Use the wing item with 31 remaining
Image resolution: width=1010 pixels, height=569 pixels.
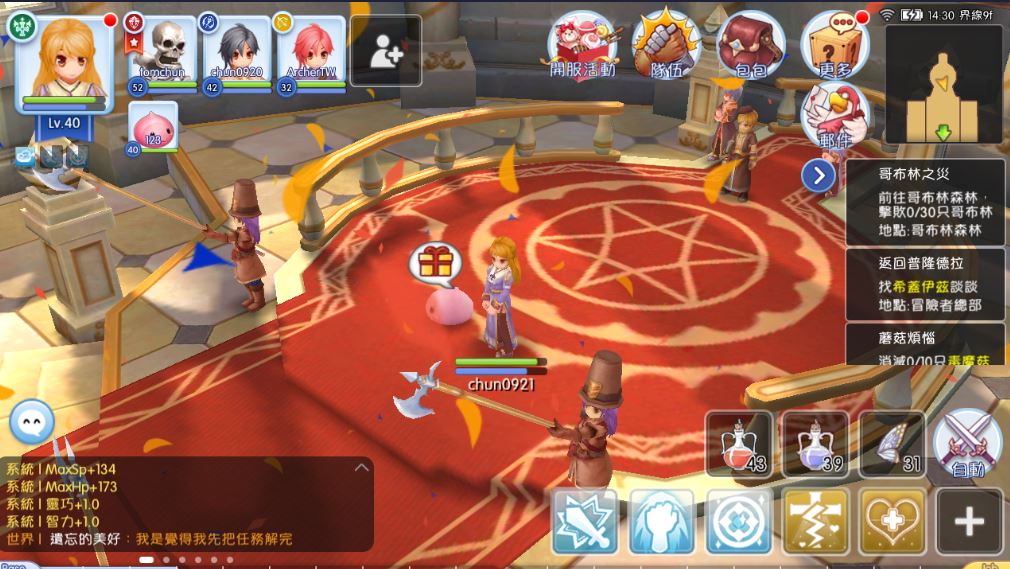[892, 443]
